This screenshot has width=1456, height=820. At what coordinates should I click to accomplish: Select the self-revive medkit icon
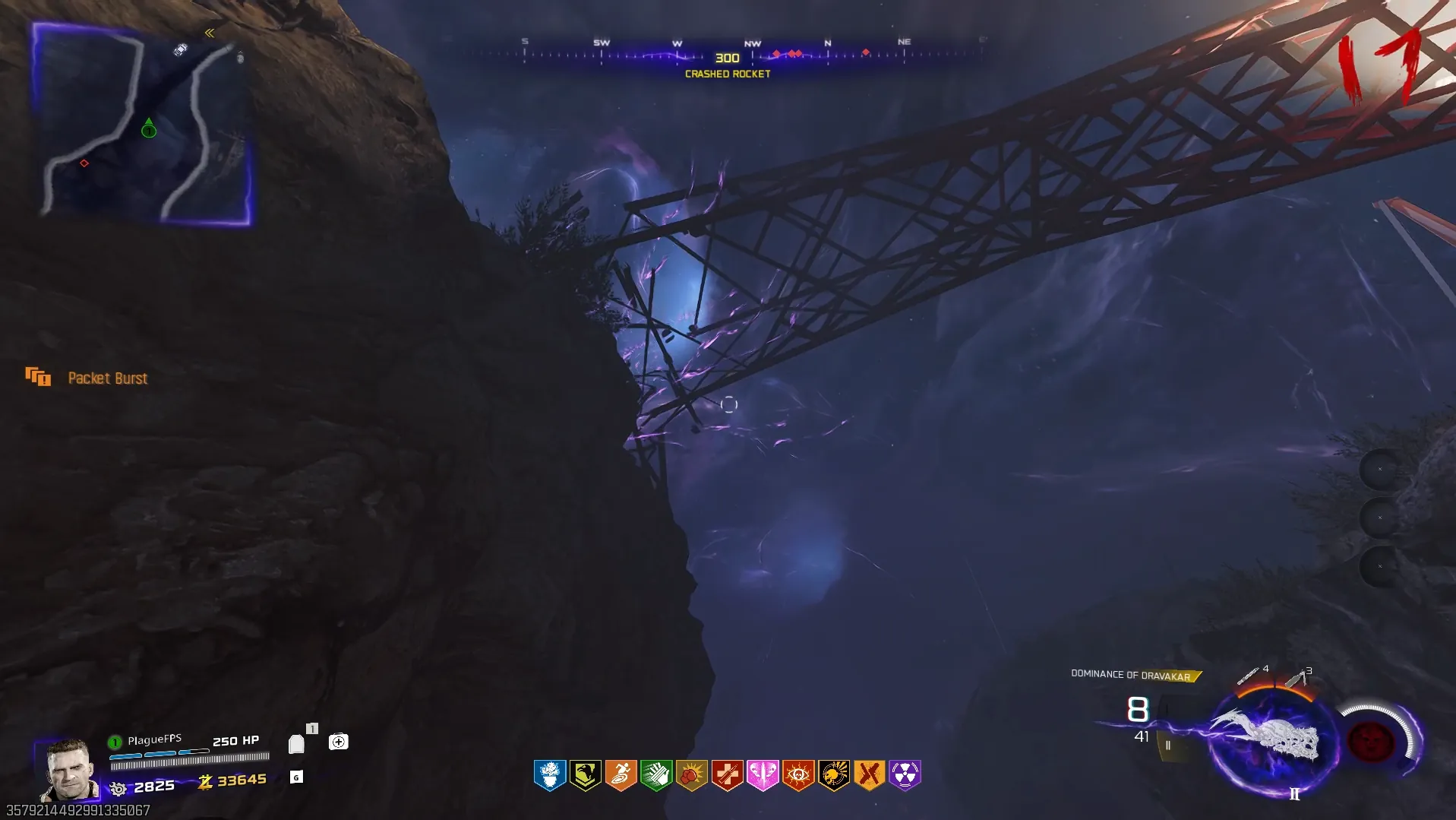[x=339, y=742]
